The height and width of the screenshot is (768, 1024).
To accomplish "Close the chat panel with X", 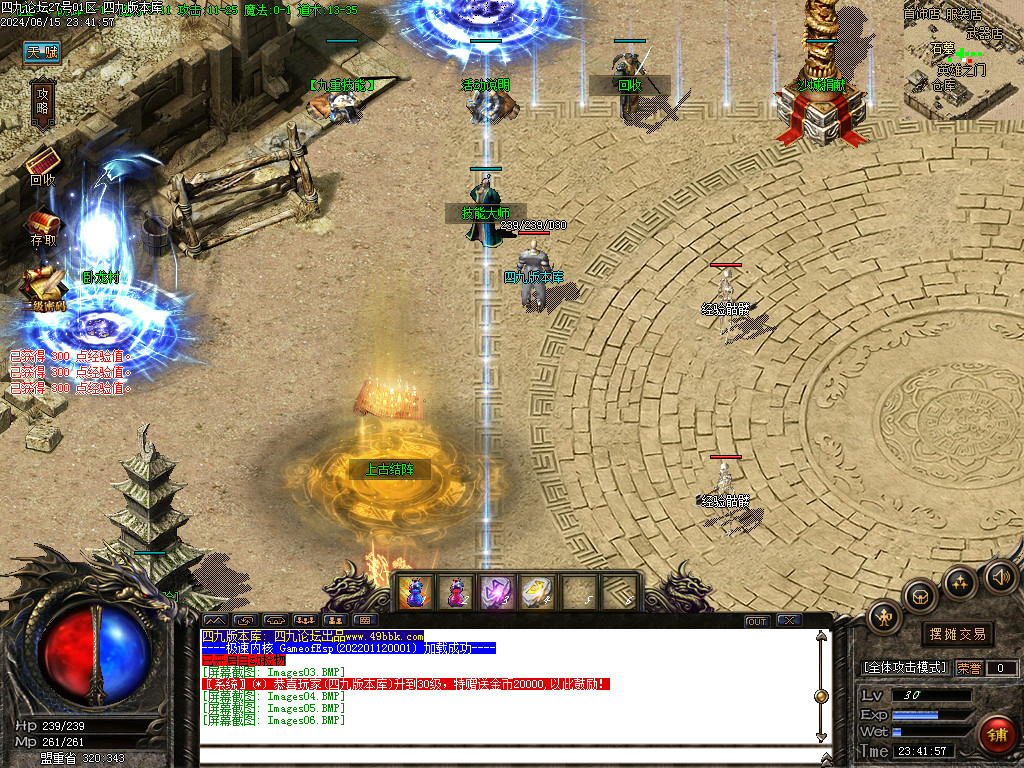I will pos(789,621).
